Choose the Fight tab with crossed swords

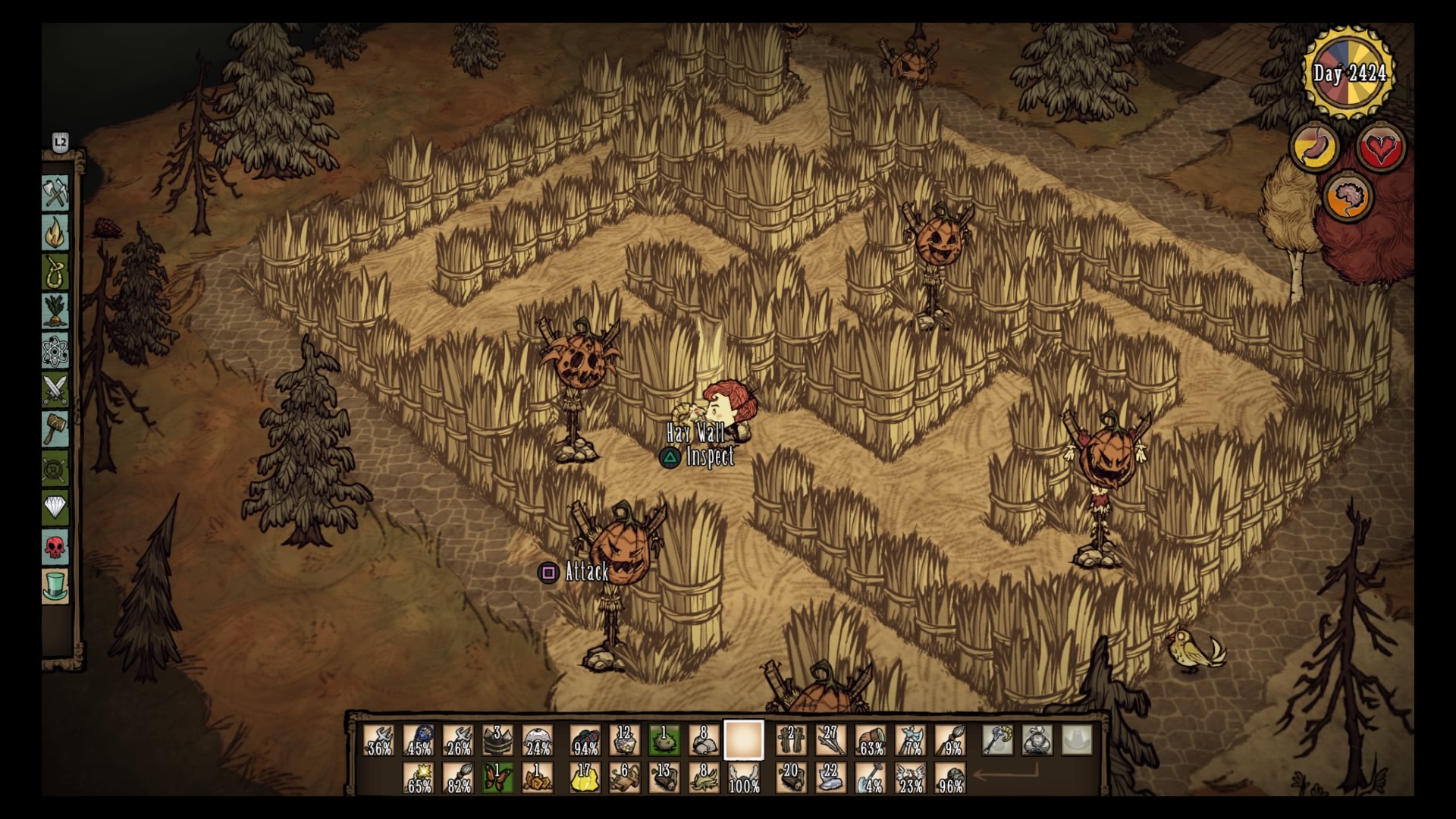point(55,390)
